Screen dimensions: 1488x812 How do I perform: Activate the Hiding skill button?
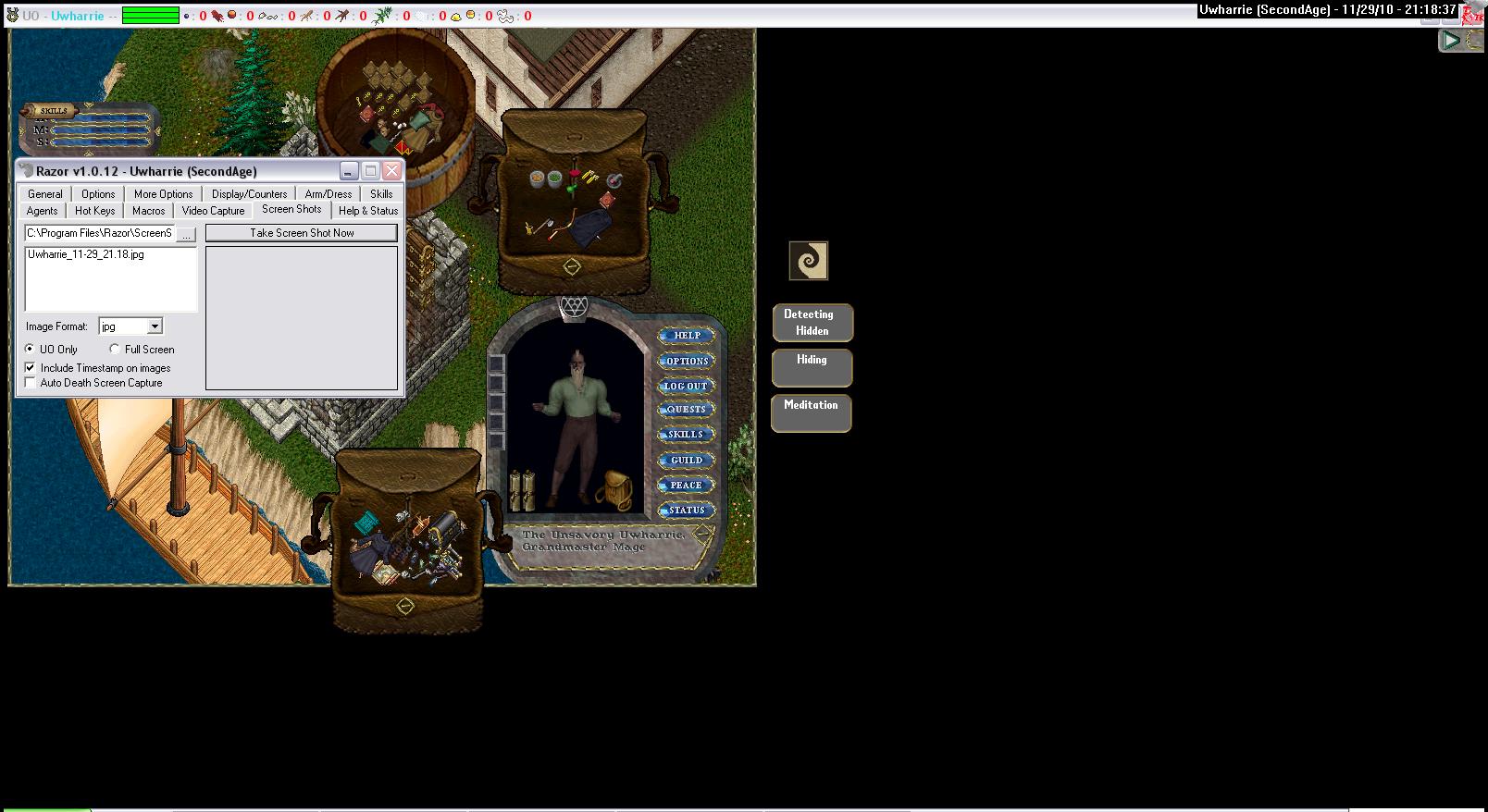(x=812, y=367)
